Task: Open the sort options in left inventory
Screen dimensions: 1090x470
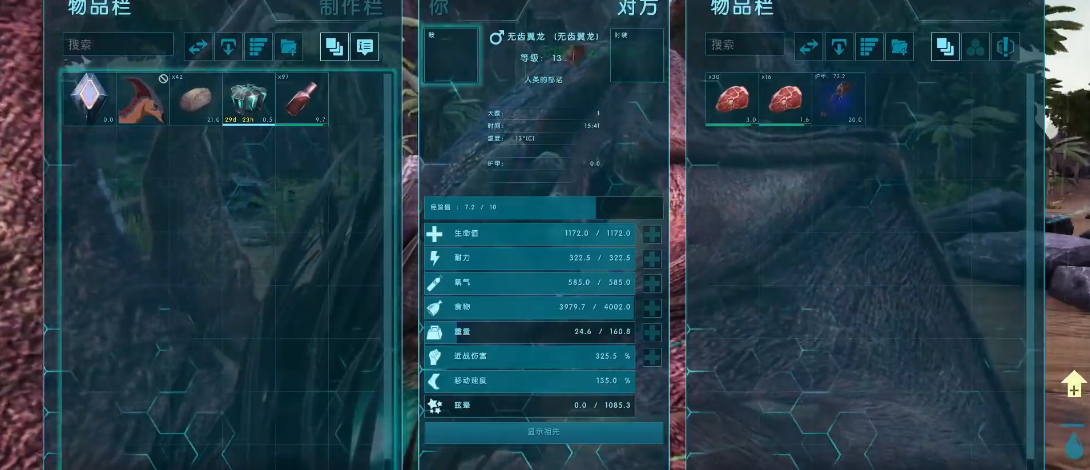Action: (x=258, y=46)
